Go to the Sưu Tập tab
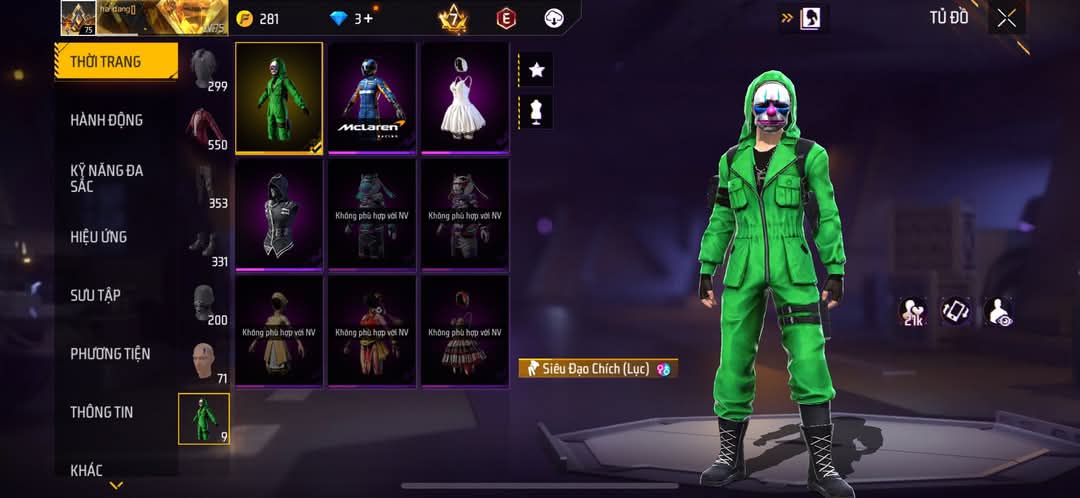1080x498 pixels. [96, 295]
